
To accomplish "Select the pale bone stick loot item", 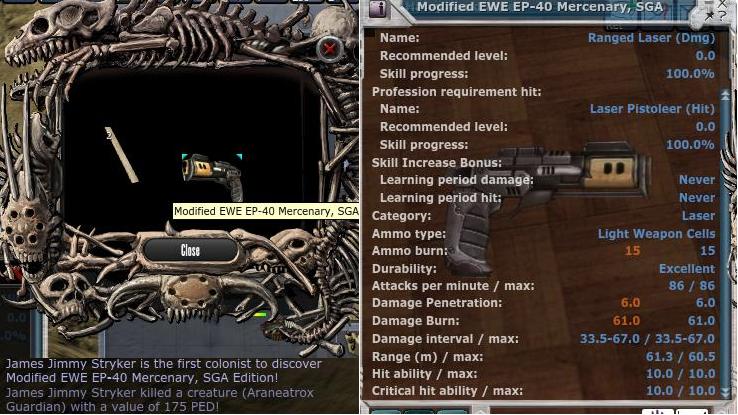I will click(121, 154).
